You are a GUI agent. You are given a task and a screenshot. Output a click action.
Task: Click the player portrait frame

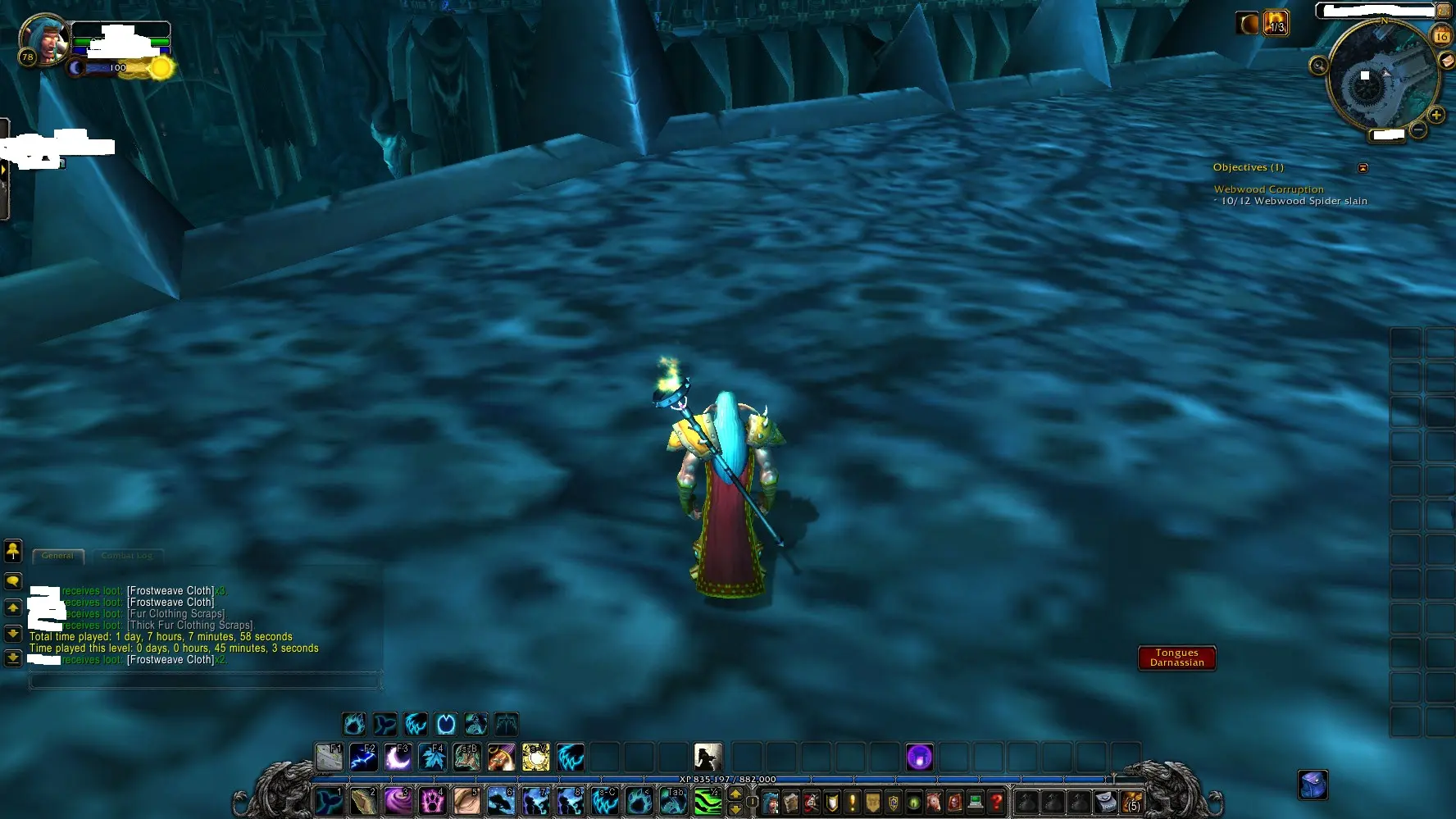tap(45, 41)
